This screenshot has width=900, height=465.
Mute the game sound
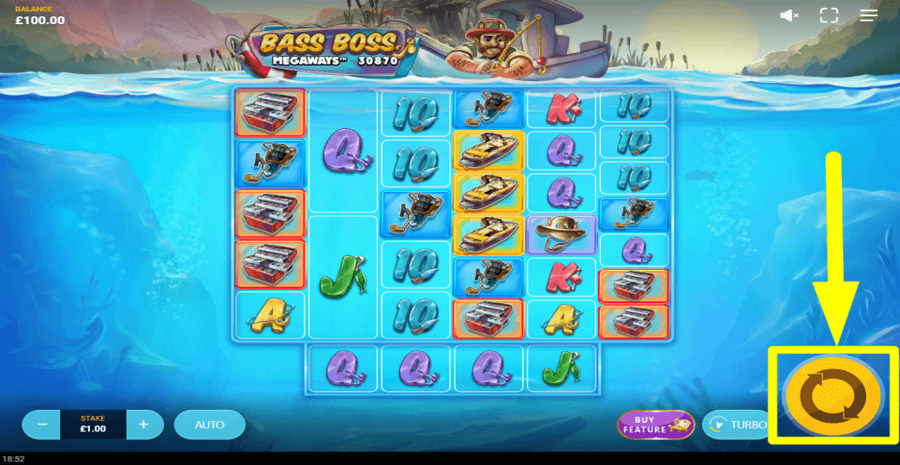pyautogui.click(x=789, y=15)
